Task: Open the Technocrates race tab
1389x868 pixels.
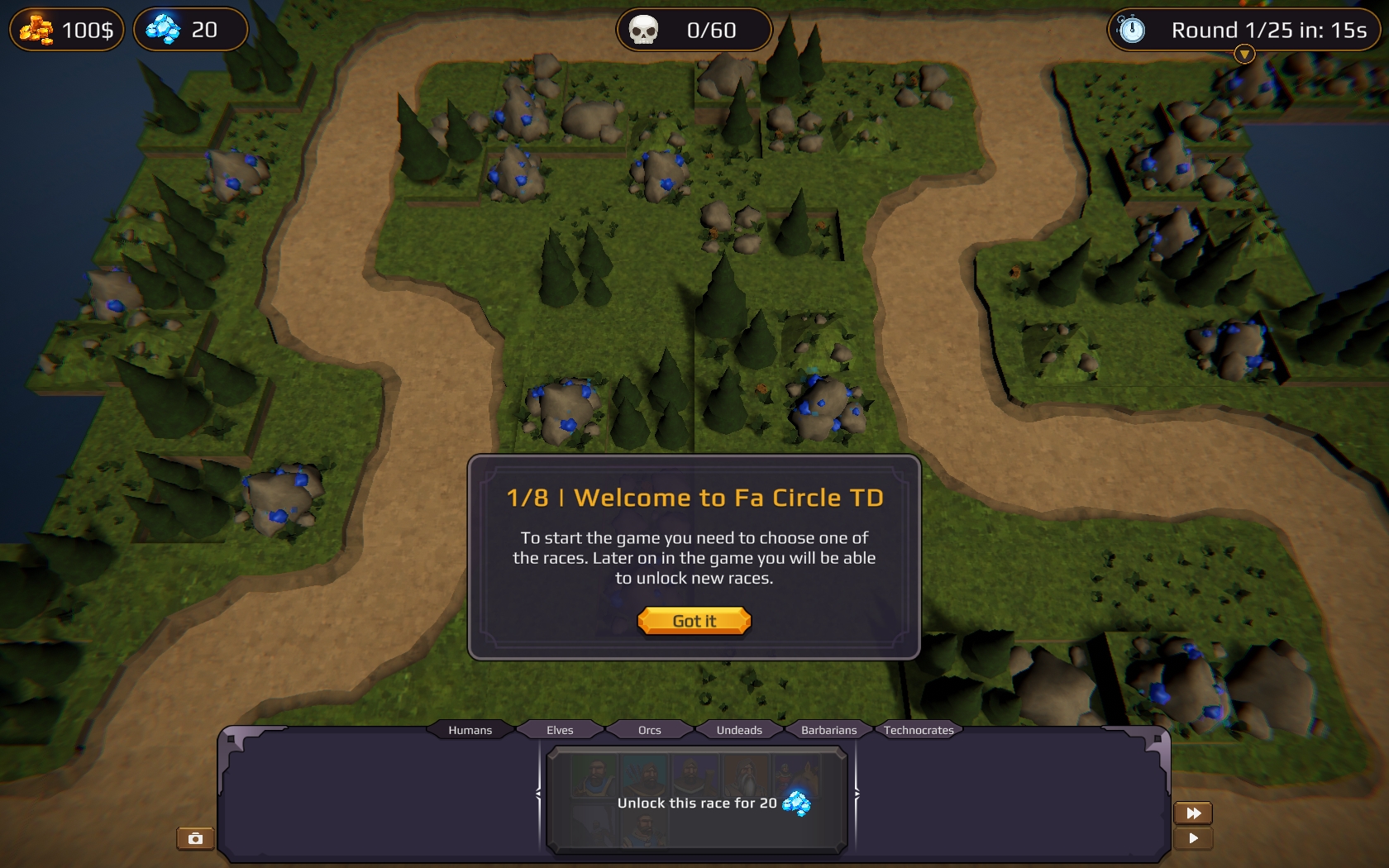Action: [919, 730]
